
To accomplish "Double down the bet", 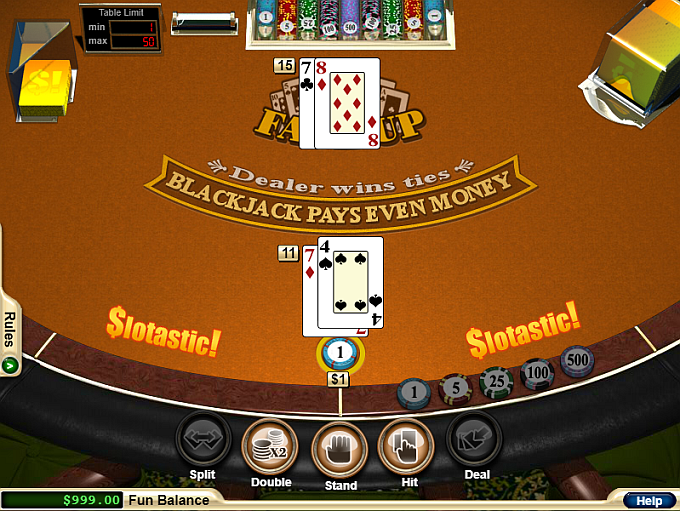I will click(x=271, y=444).
